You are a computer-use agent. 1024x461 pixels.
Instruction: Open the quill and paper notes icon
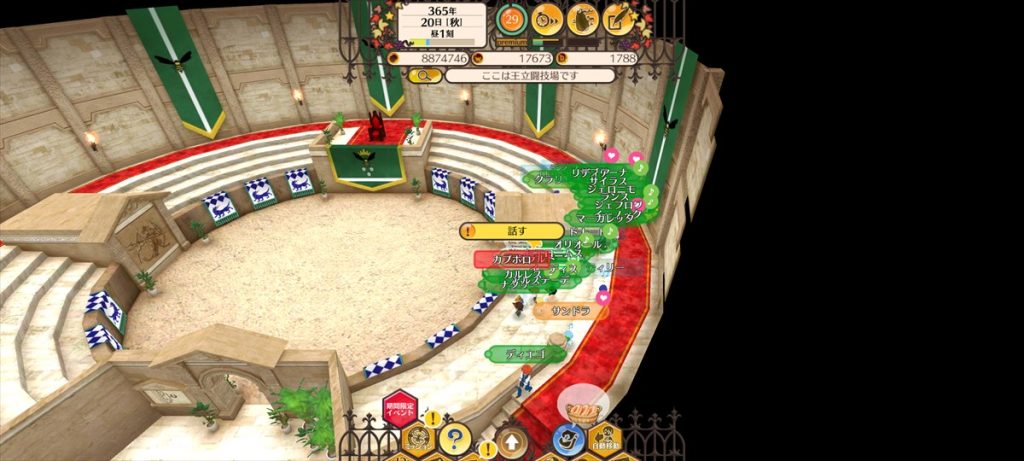(620, 18)
